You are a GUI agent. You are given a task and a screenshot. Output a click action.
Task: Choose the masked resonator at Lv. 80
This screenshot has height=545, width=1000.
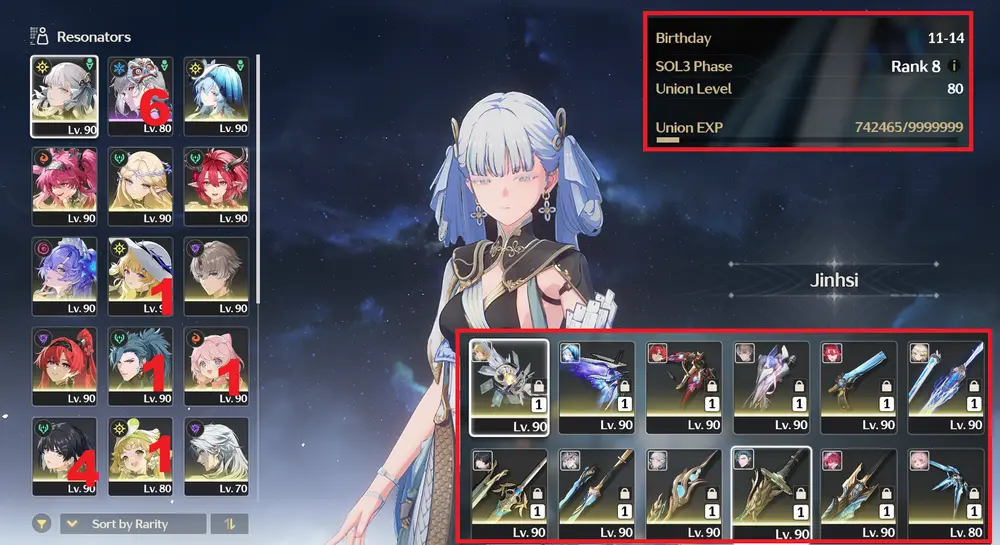(x=140, y=95)
